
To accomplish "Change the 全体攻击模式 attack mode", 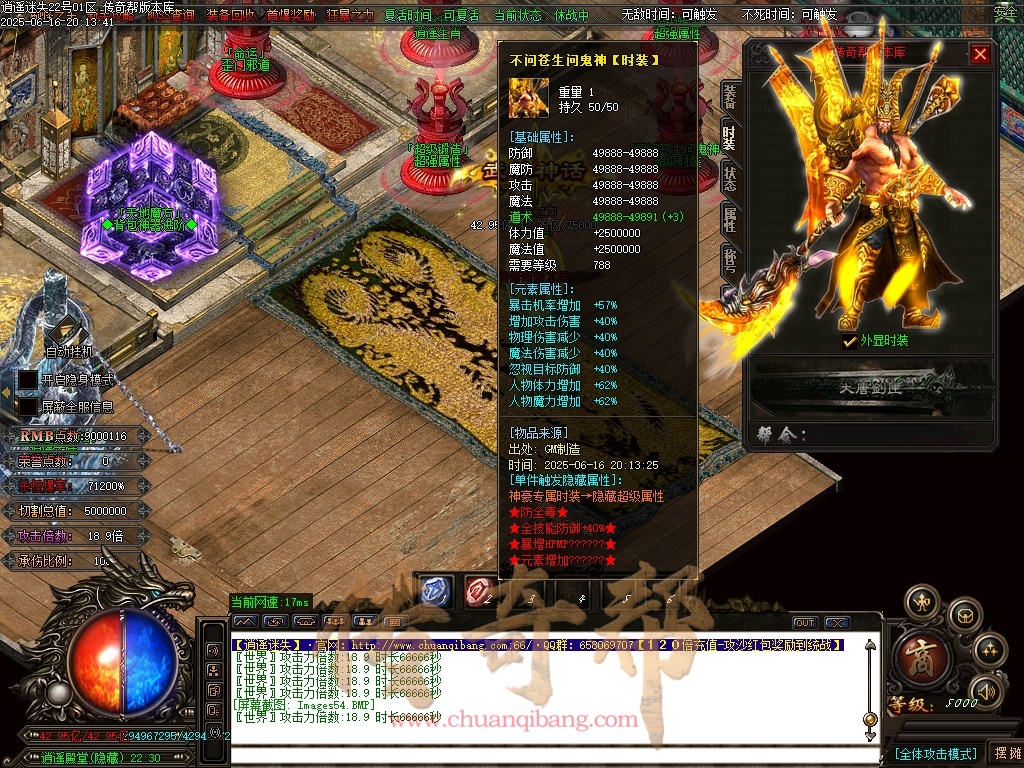I will 935,753.
